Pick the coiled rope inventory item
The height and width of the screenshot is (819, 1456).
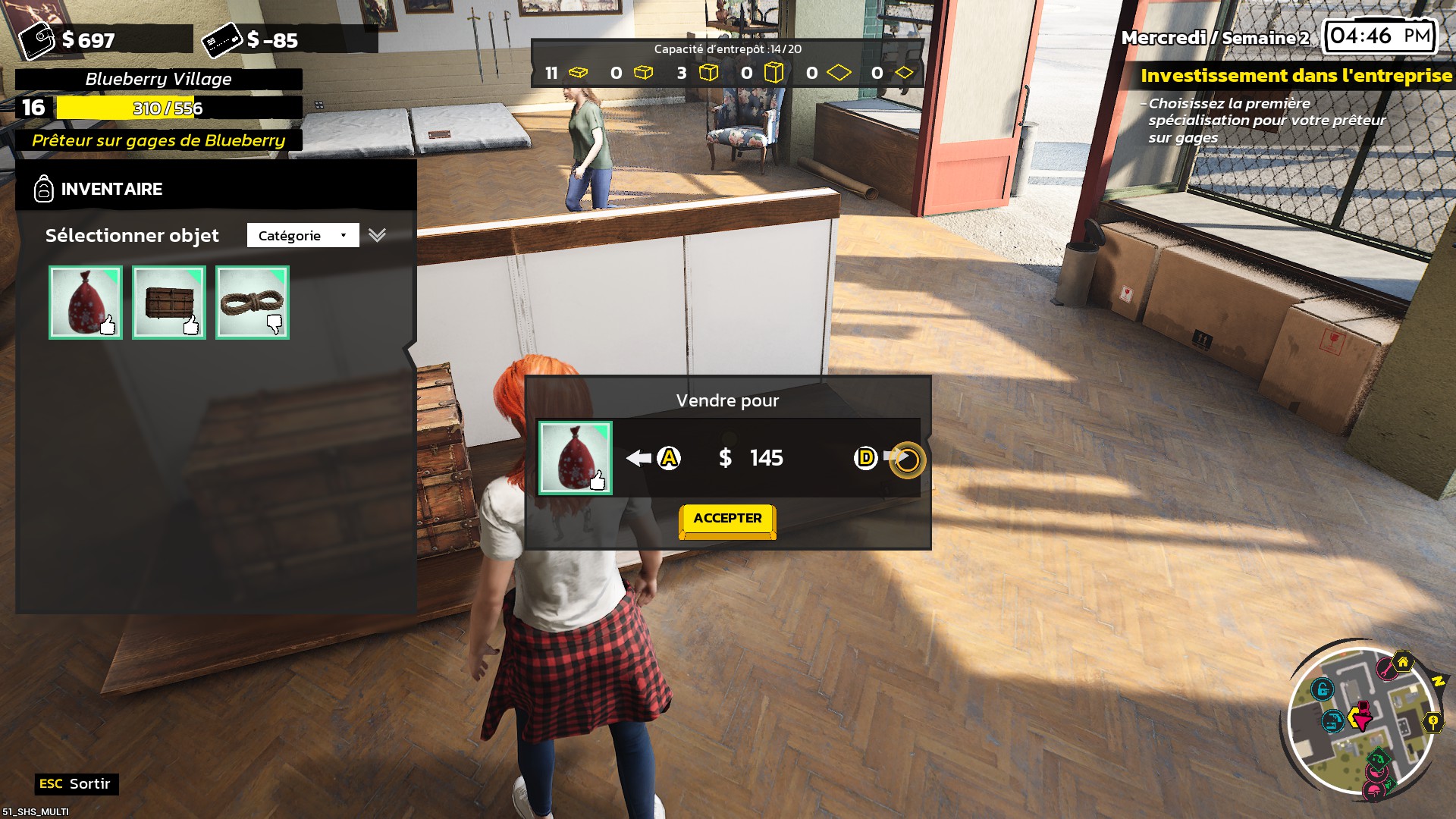[253, 303]
